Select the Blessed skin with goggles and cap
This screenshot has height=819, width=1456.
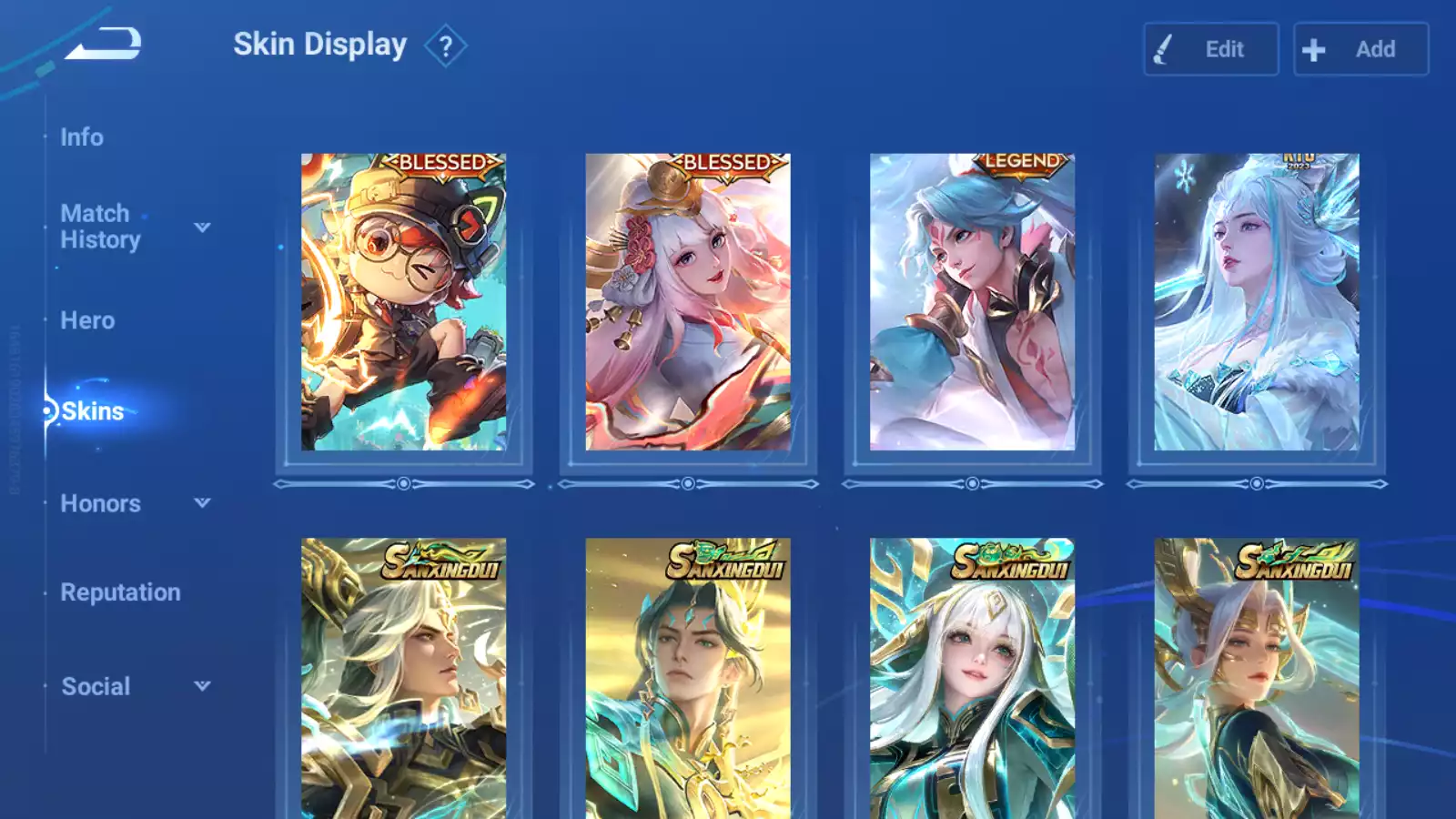point(403,302)
